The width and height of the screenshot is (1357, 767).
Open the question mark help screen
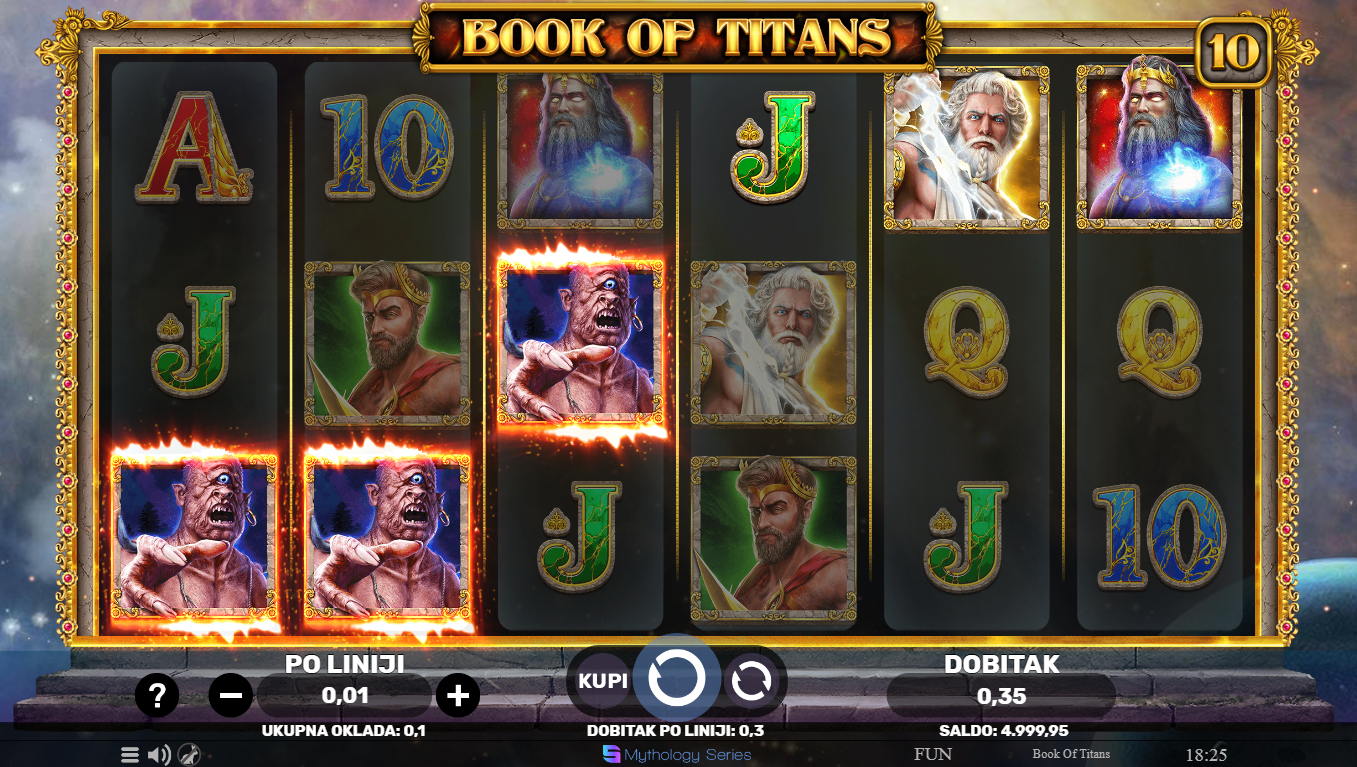tap(157, 695)
